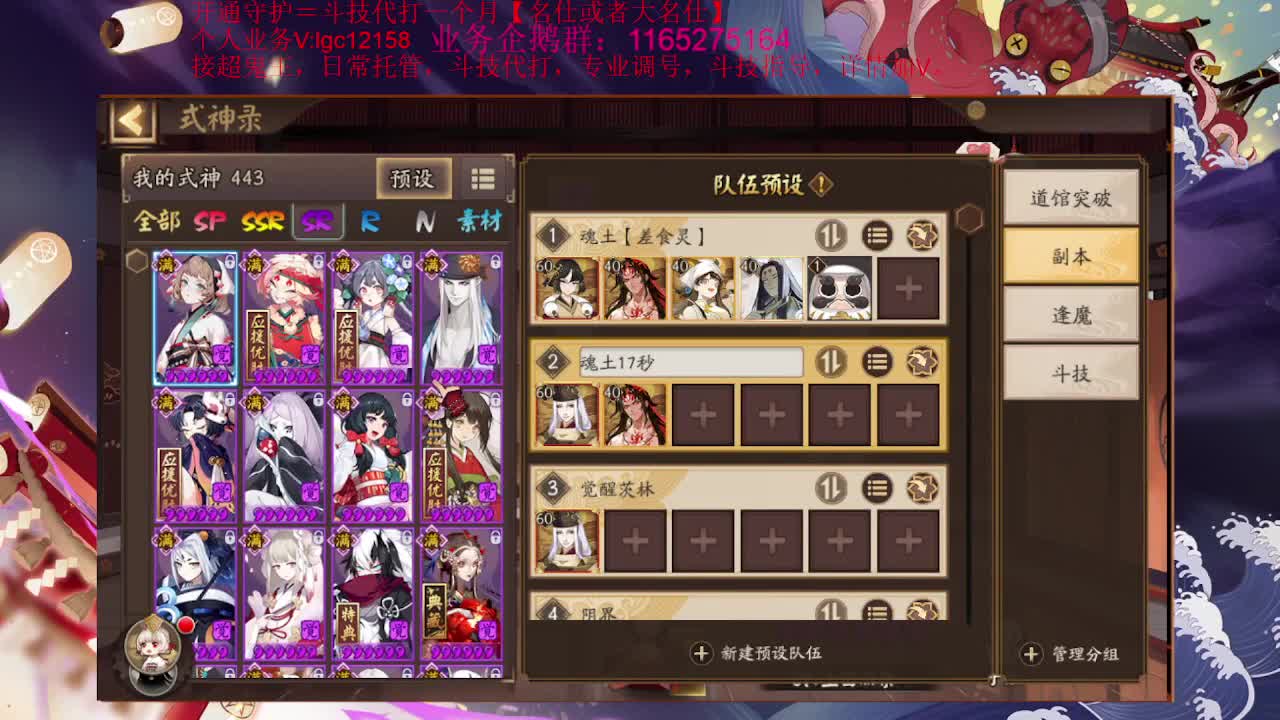Viewport: 1280px width, 720px height.
Task: Switch to the 斗技 category on the right
Action: (1070, 373)
